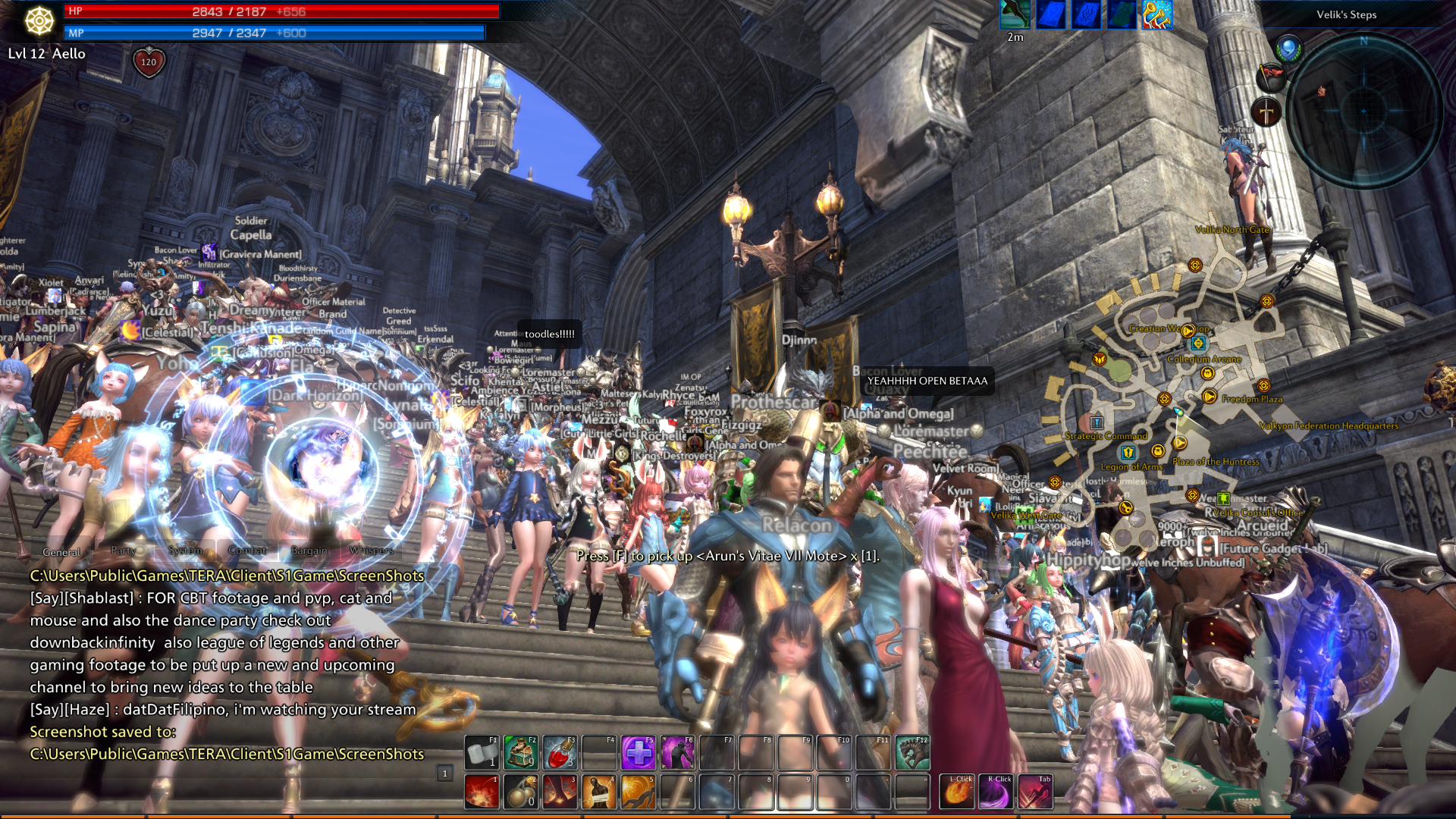Summon the horse mount in slot F12

coord(912,752)
